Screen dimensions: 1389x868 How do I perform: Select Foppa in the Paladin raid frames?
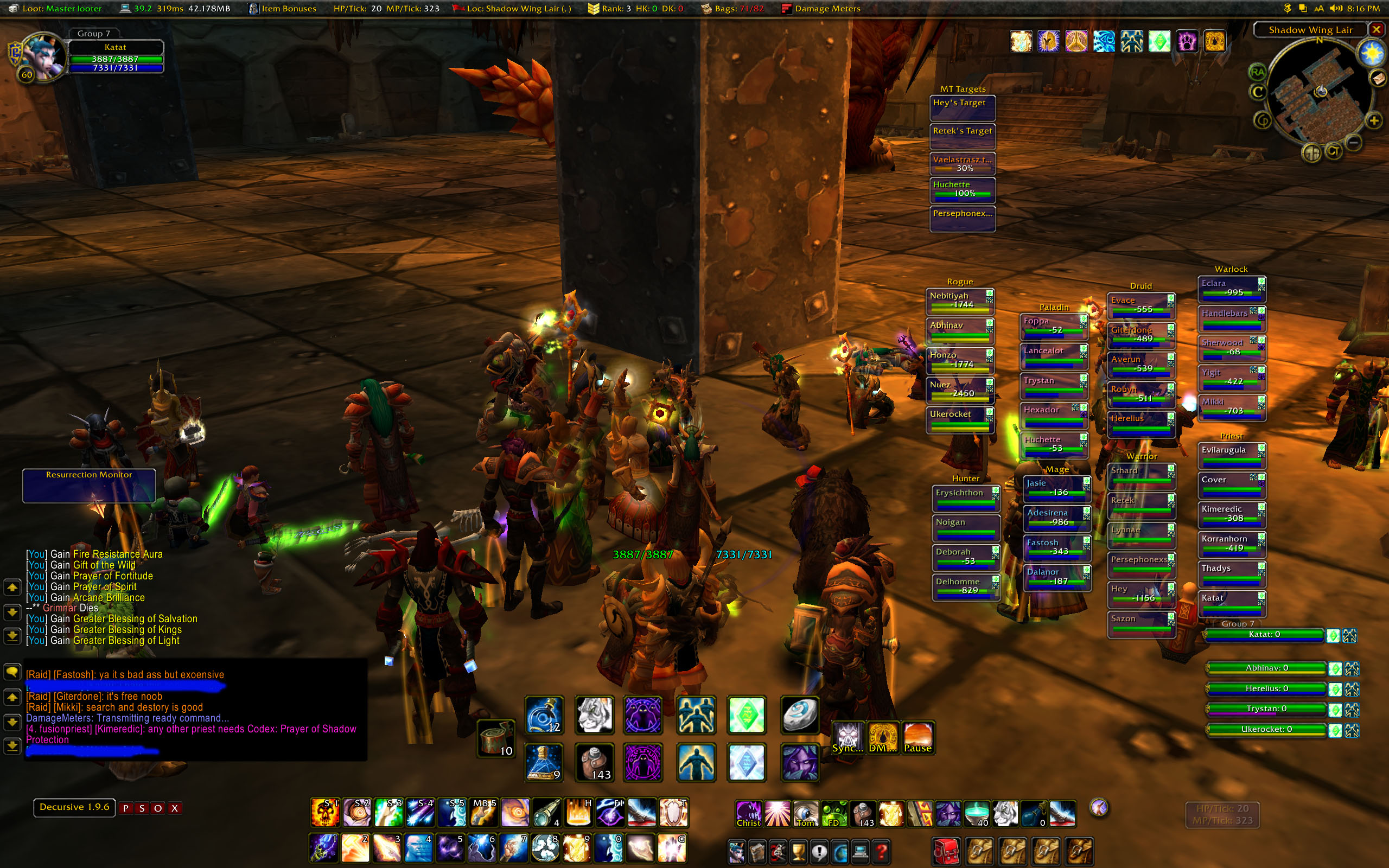coord(1054,326)
